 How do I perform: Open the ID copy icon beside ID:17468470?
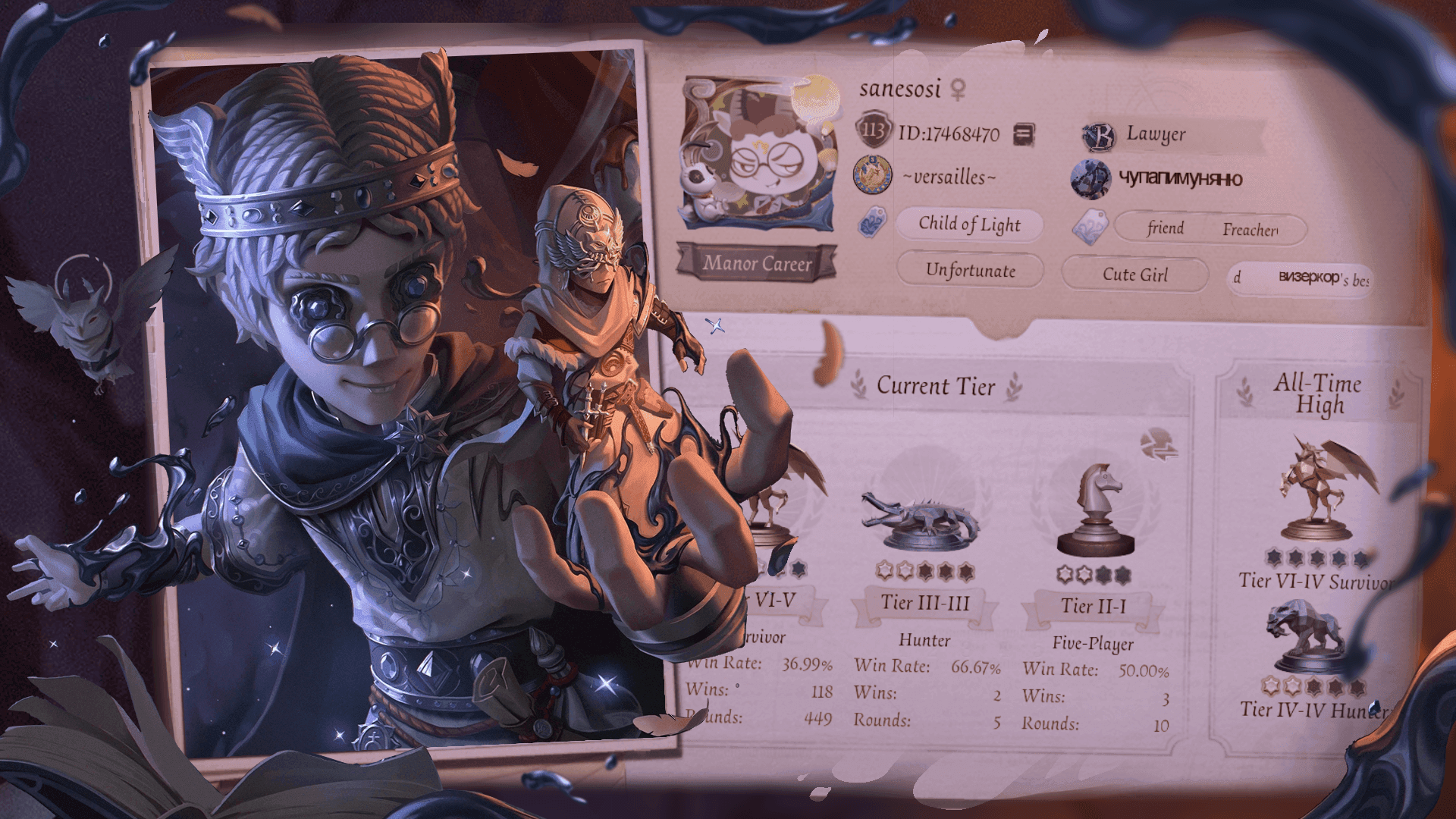click(1024, 133)
